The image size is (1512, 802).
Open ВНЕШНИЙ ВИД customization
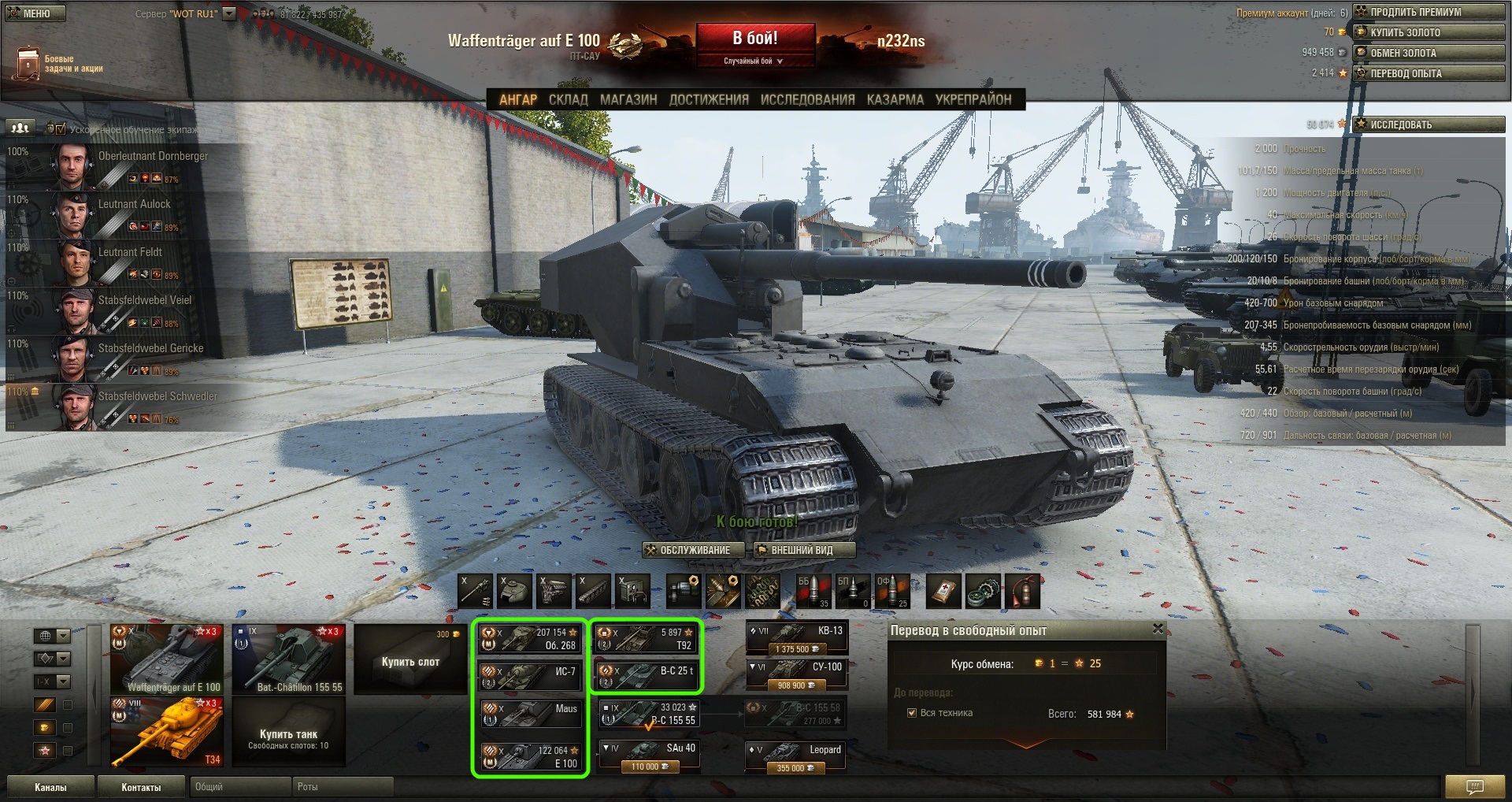pyautogui.click(x=801, y=550)
